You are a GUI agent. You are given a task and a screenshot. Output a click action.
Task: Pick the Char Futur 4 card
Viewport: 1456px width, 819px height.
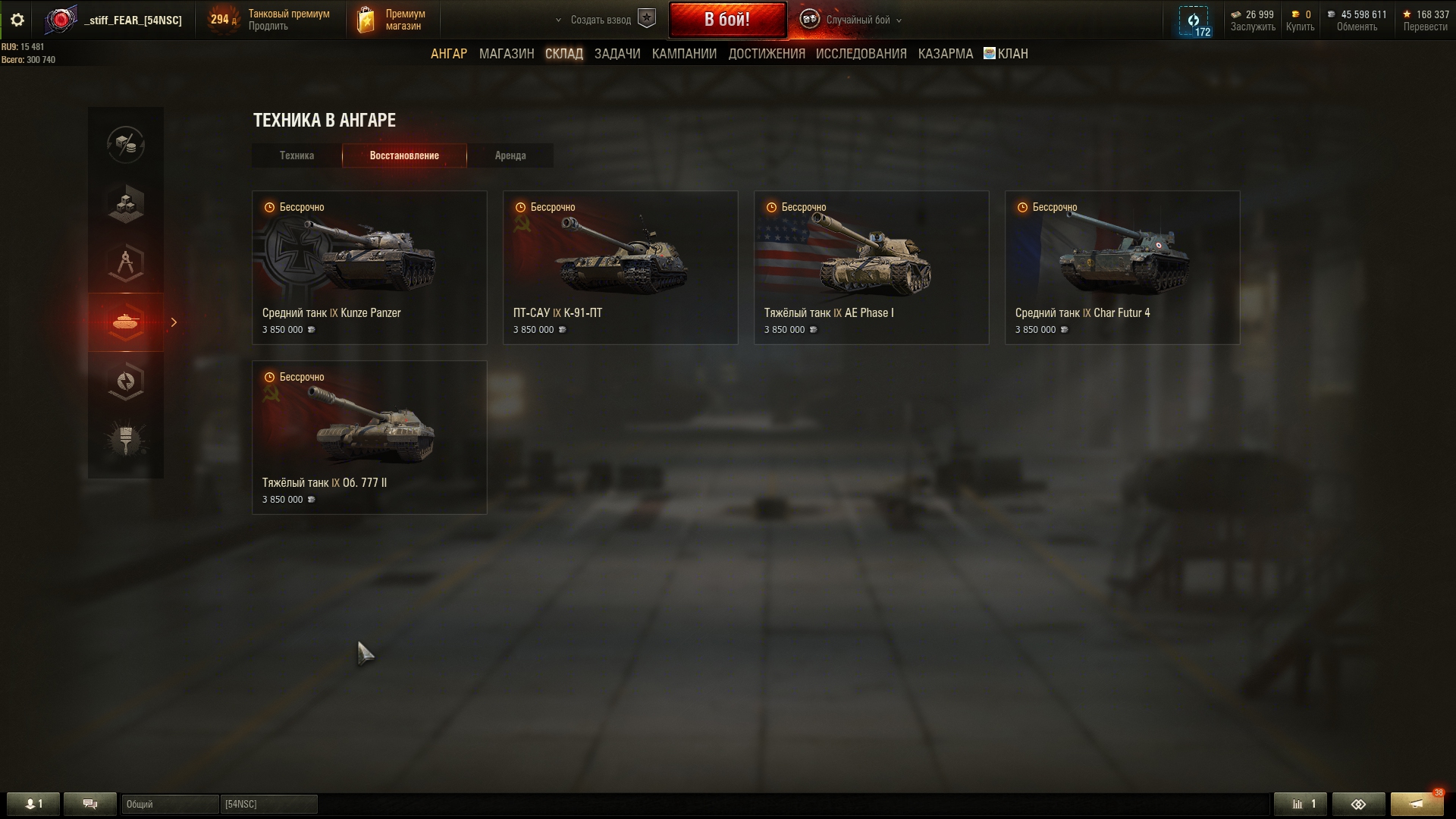click(1122, 268)
